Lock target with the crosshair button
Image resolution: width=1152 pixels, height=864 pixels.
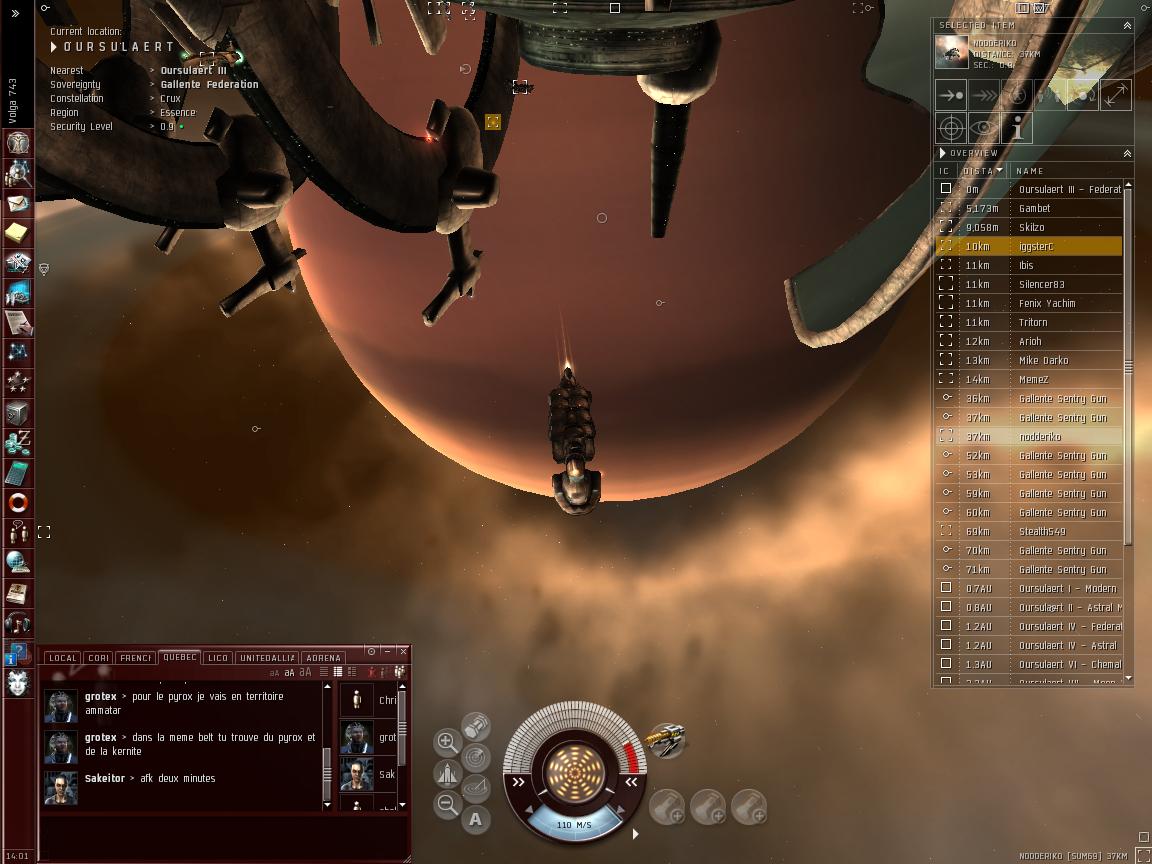951,128
